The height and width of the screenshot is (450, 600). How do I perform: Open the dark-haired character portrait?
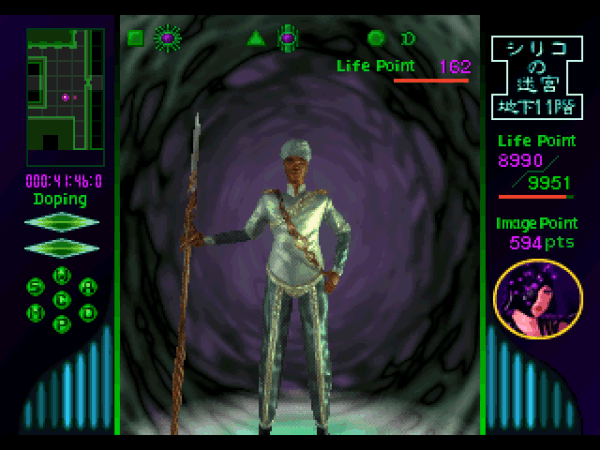pos(538,299)
